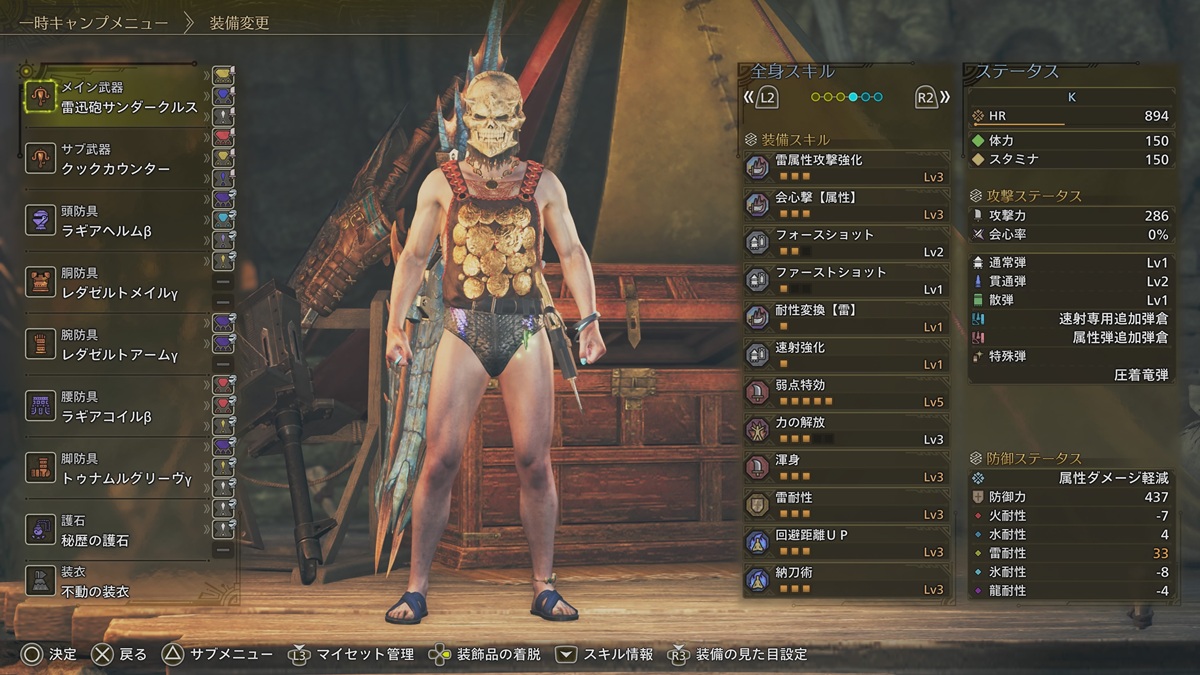Go back to 一時キャンプメニュー breadcrumb
The height and width of the screenshot is (675, 1200).
88,22
